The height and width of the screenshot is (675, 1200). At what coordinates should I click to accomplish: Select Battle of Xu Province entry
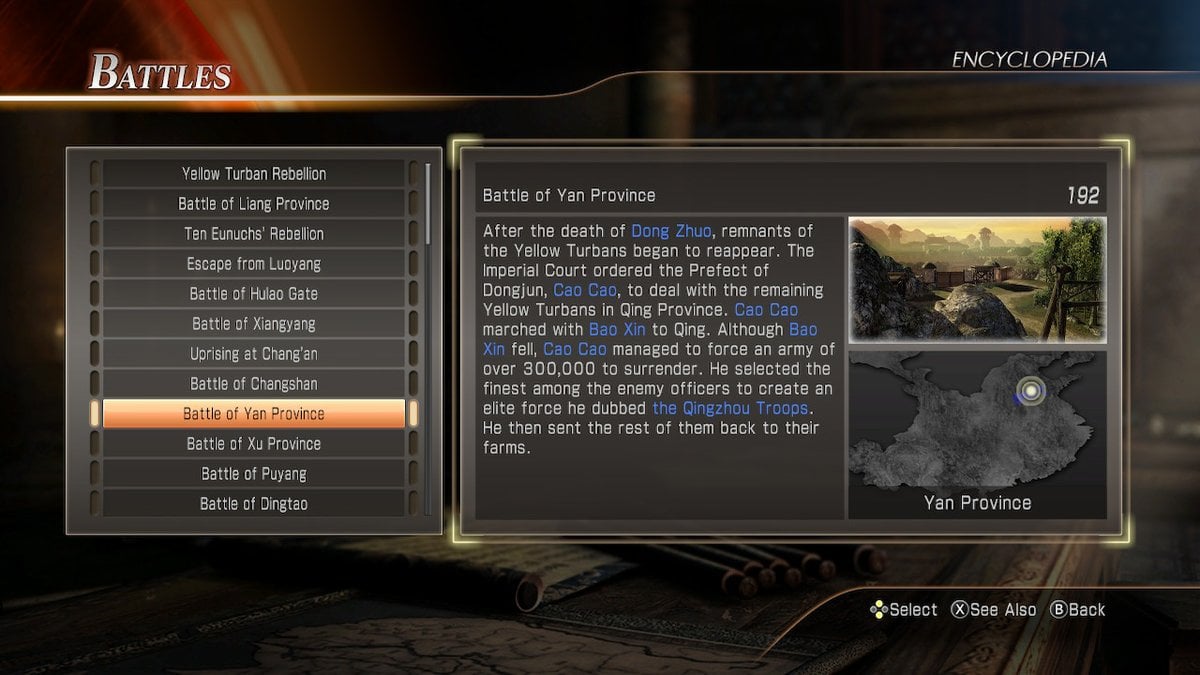coord(254,444)
